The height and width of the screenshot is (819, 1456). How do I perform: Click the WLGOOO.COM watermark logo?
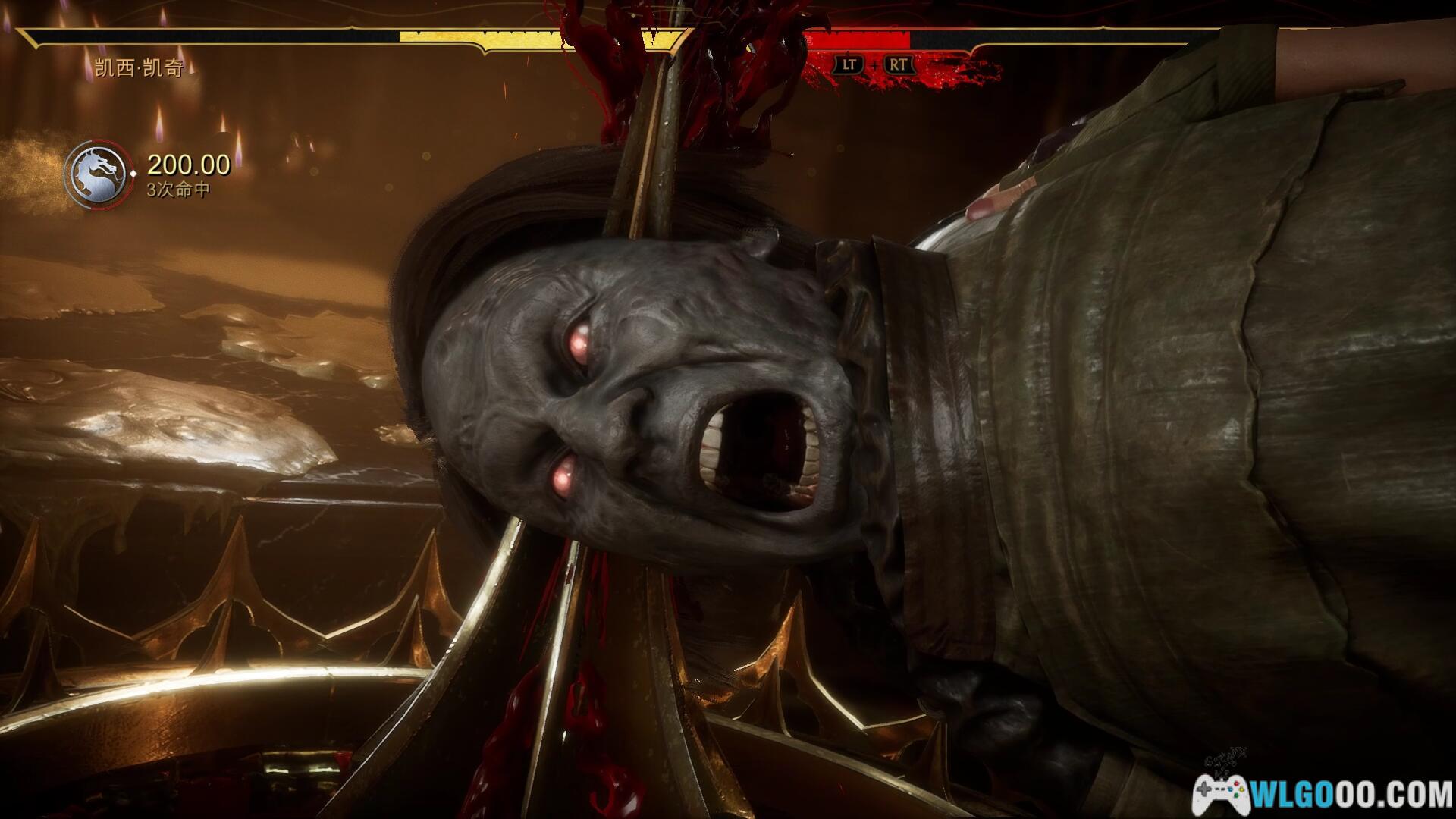(x=1323, y=792)
